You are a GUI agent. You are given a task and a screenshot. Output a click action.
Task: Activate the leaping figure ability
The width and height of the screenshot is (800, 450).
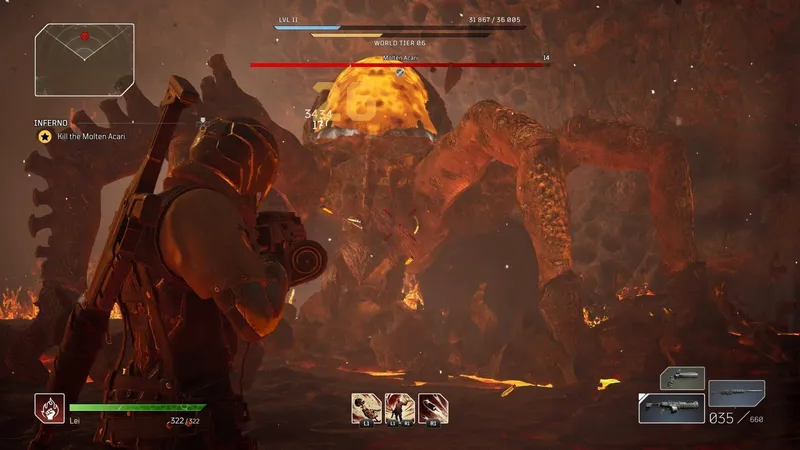point(366,407)
